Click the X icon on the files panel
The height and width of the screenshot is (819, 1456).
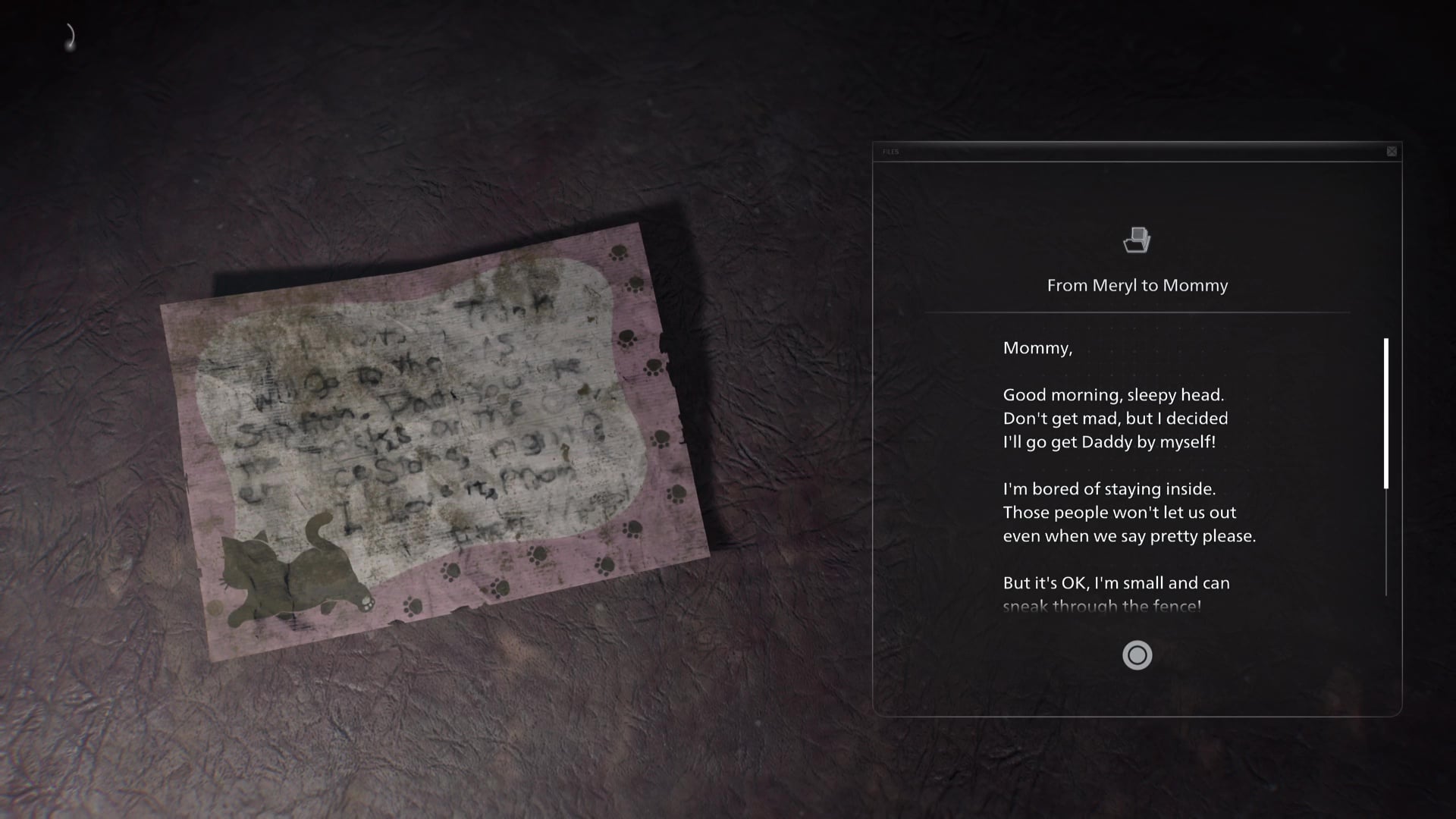pos(1392,151)
